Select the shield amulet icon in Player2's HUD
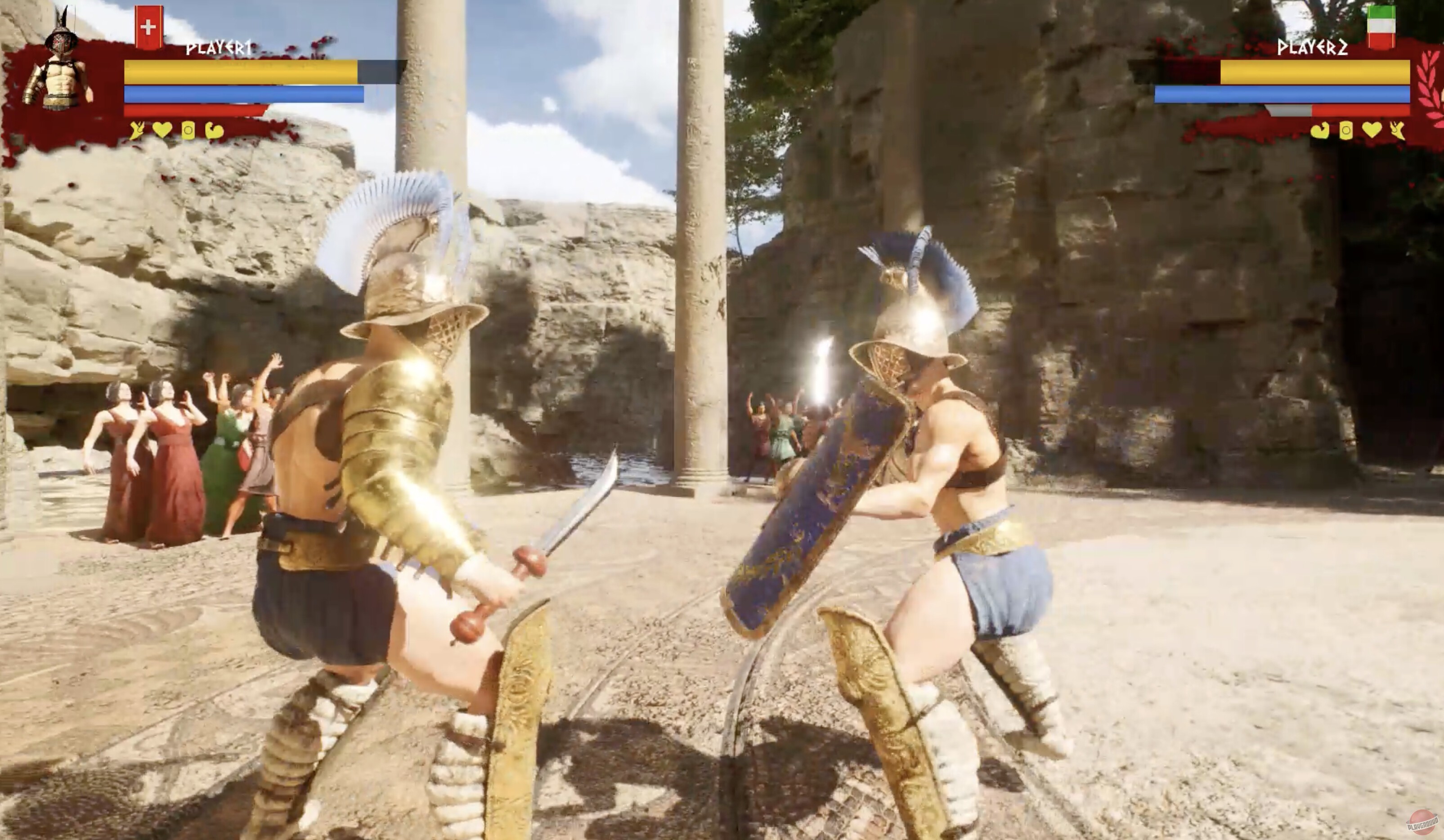1444x840 pixels. 1346,130
